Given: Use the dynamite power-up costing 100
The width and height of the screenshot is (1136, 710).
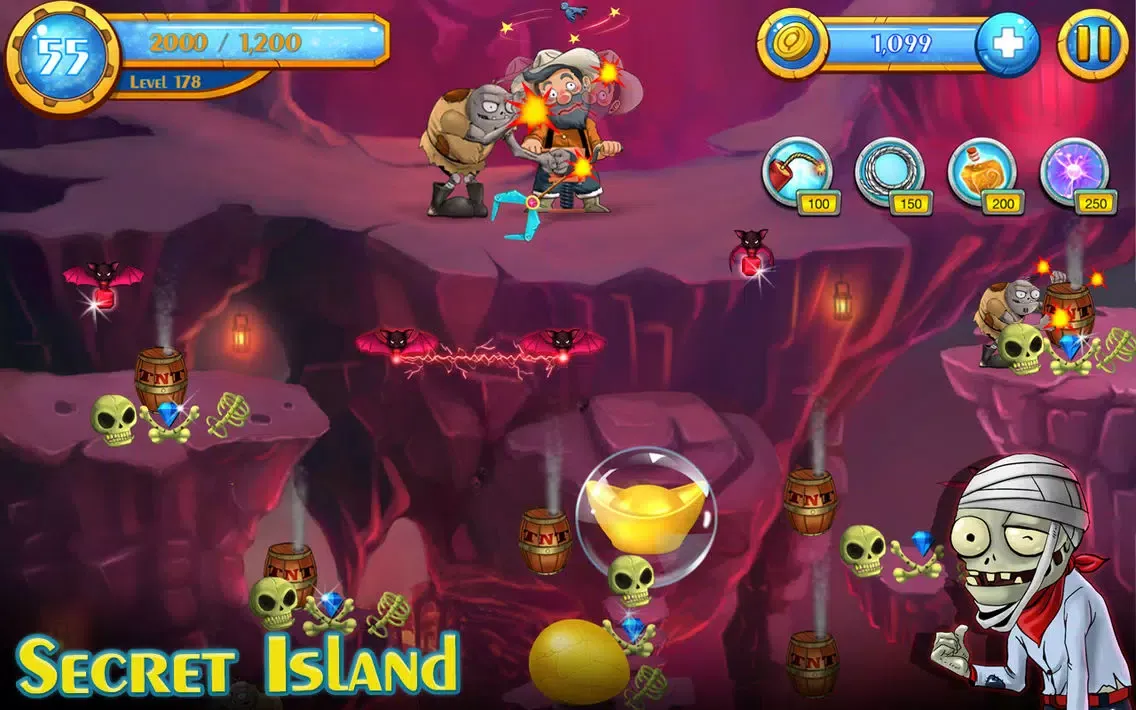Looking at the screenshot, I should click(796, 172).
